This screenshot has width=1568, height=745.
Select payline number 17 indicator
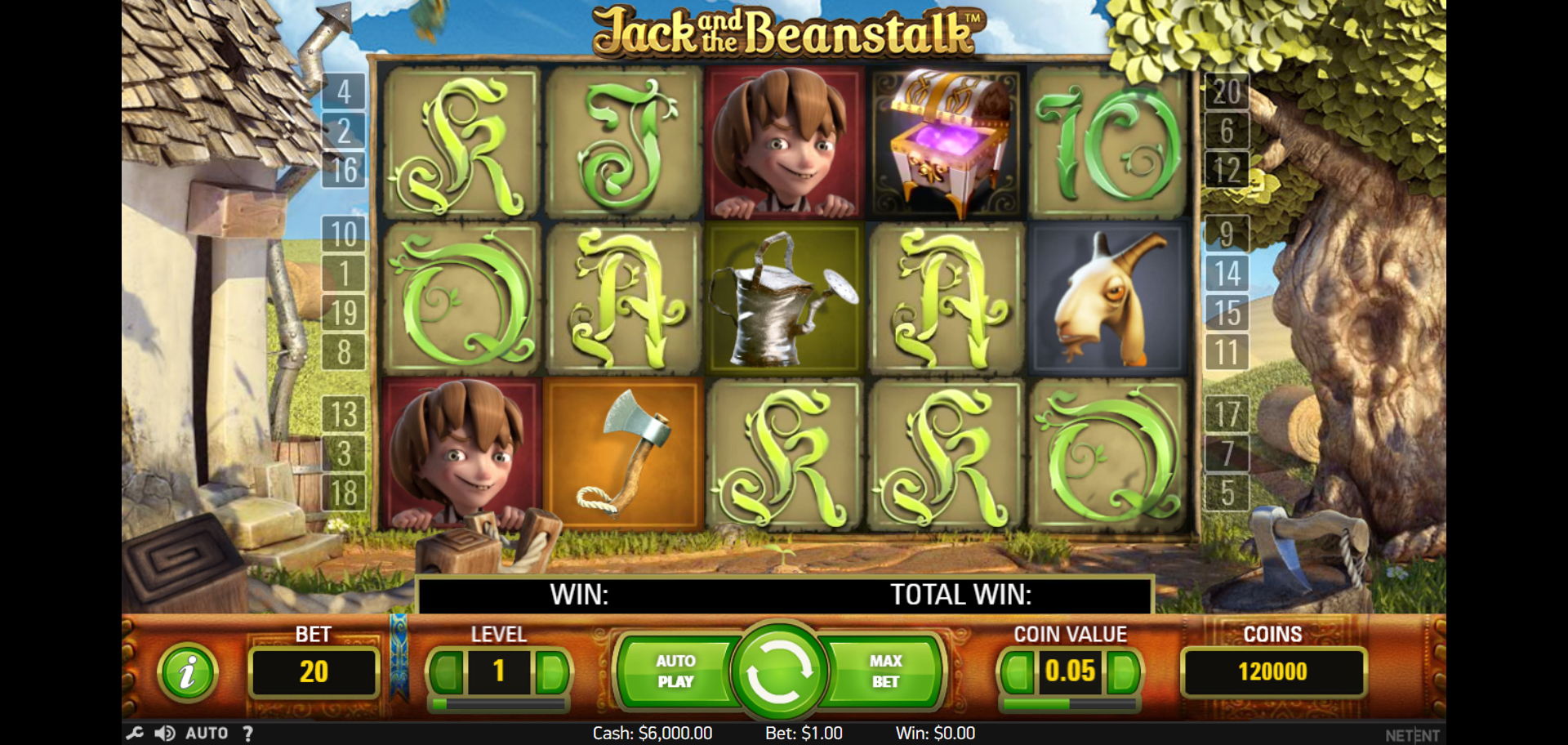[x=1227, y=414]
